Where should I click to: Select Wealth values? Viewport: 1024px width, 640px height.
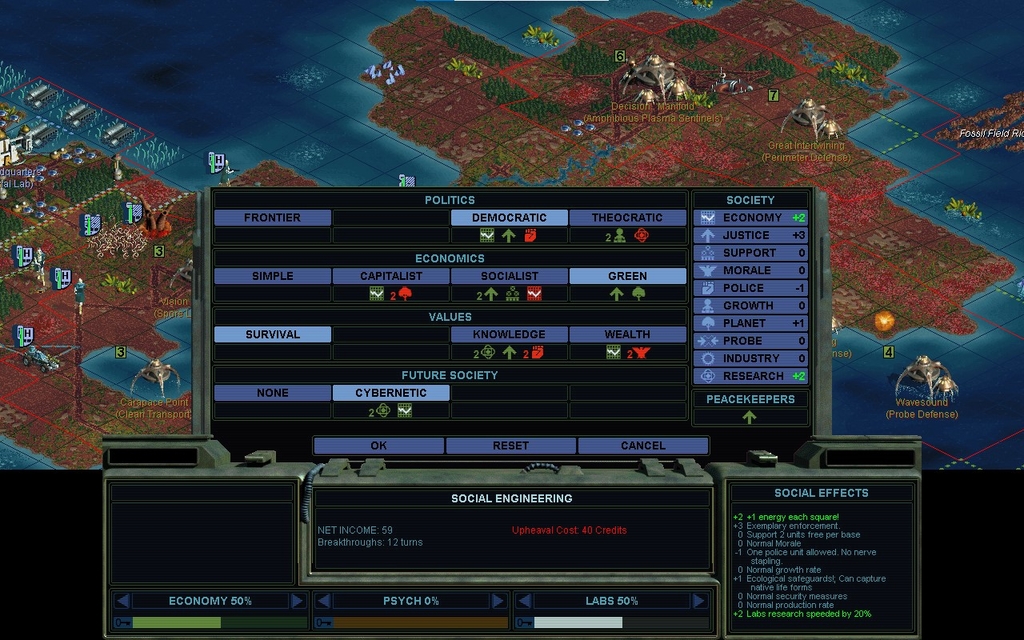(627, 335)
